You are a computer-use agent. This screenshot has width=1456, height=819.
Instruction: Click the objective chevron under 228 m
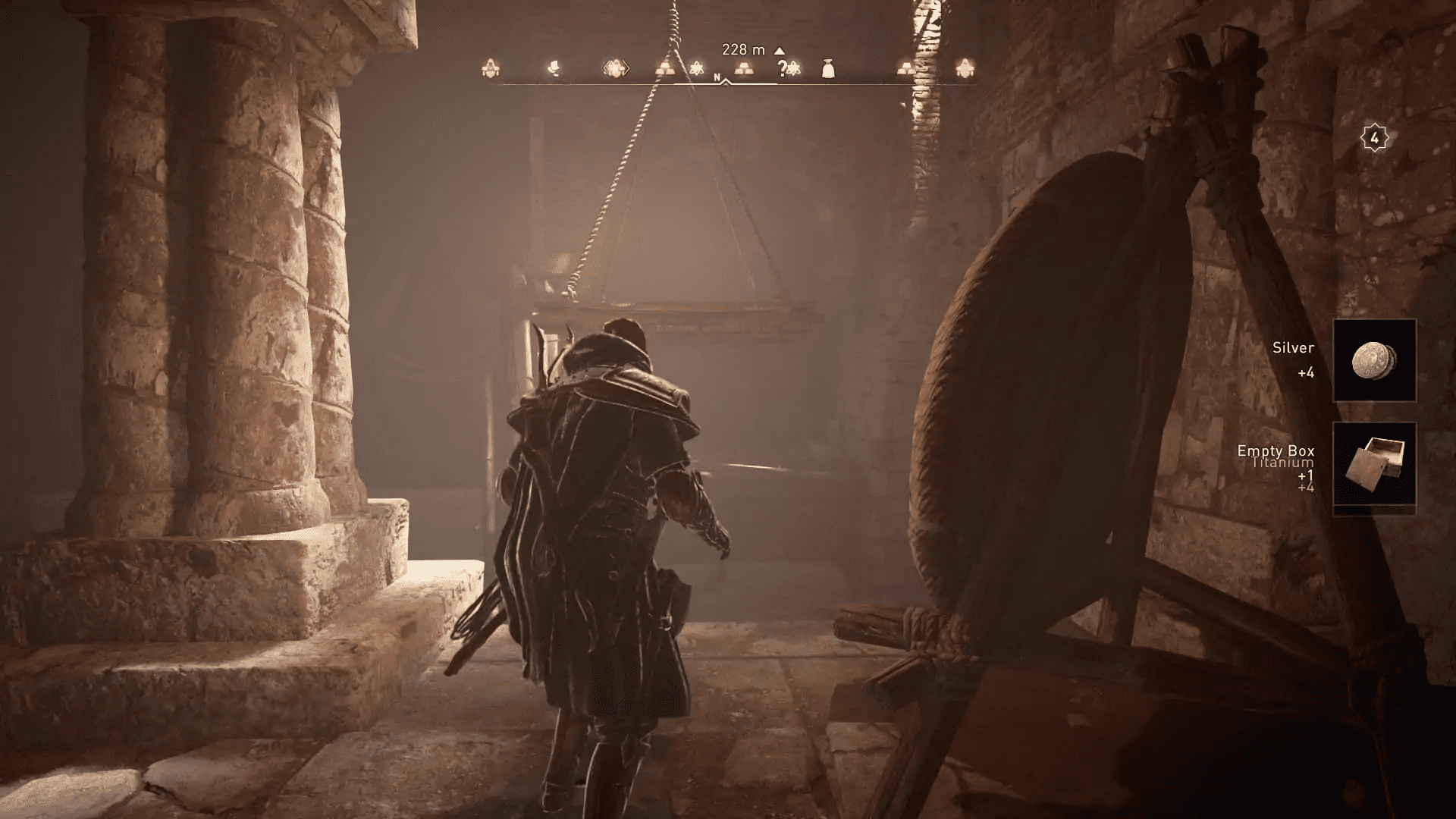pos(725,81)
